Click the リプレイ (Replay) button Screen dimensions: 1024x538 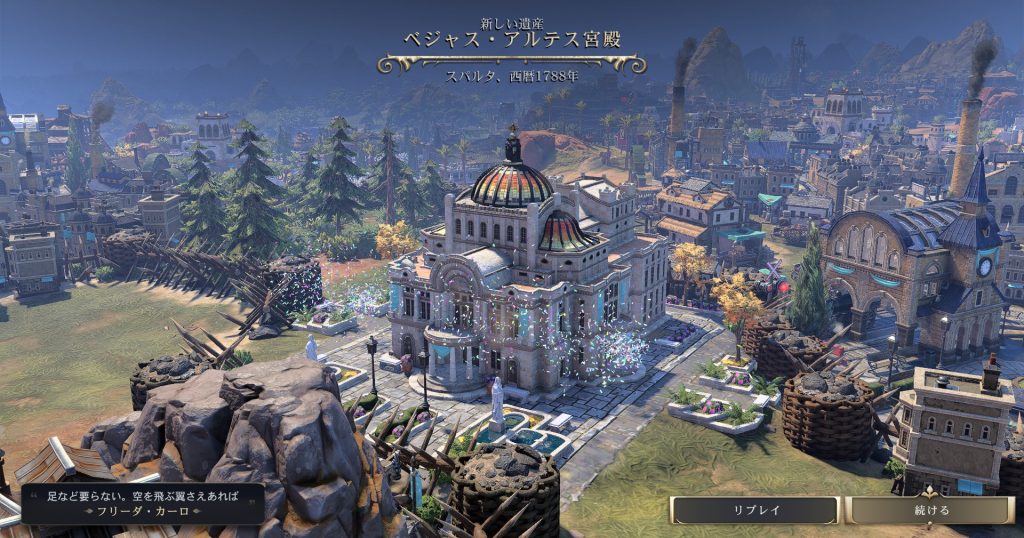pos(755,510)
